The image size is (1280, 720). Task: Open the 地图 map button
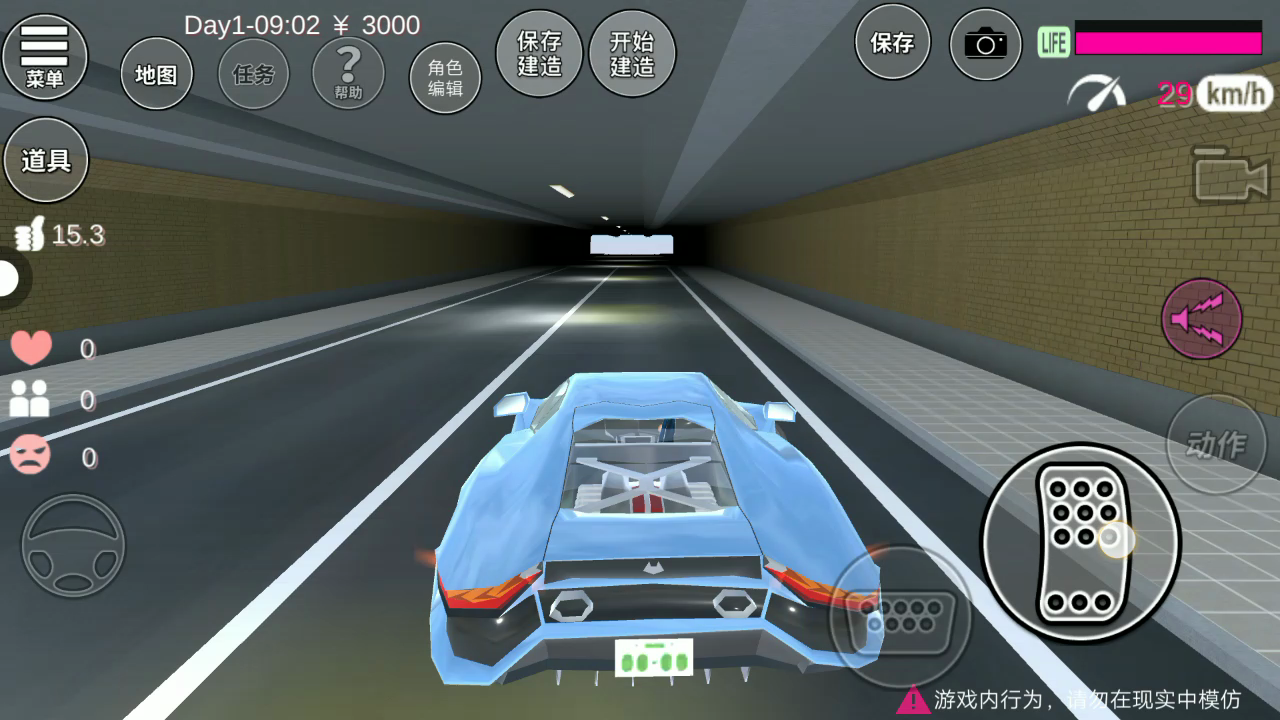pyautogui.click(x=156, y=74)
